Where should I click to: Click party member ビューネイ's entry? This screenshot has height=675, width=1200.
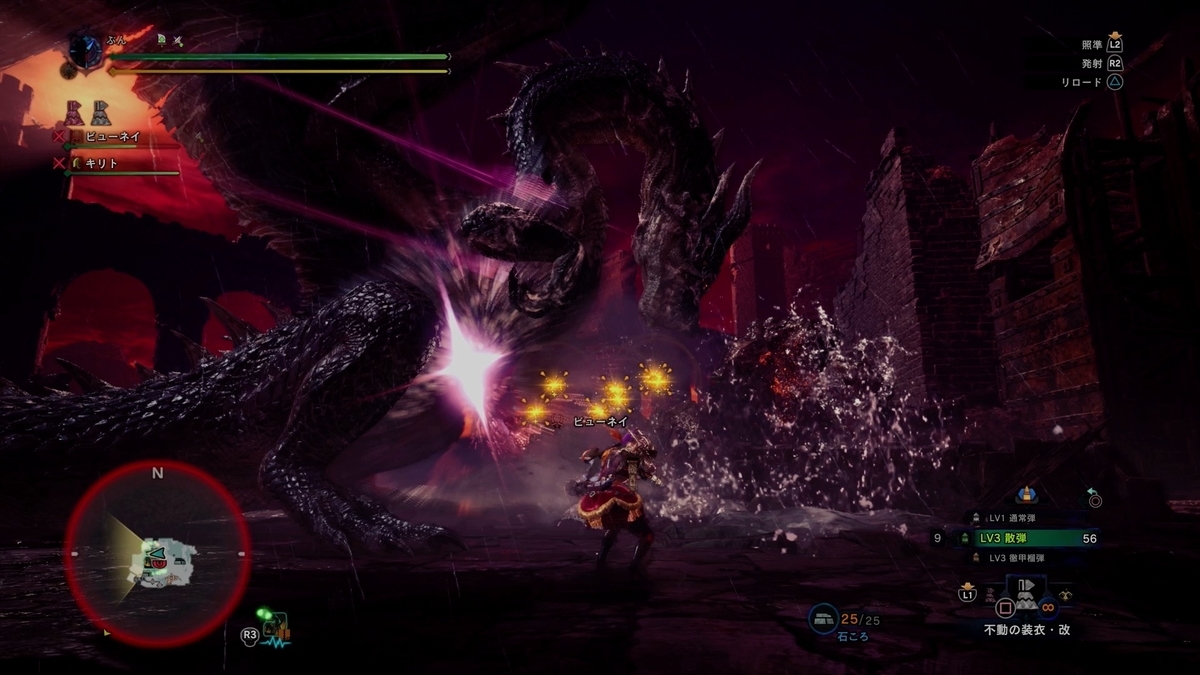click(112, 136)
